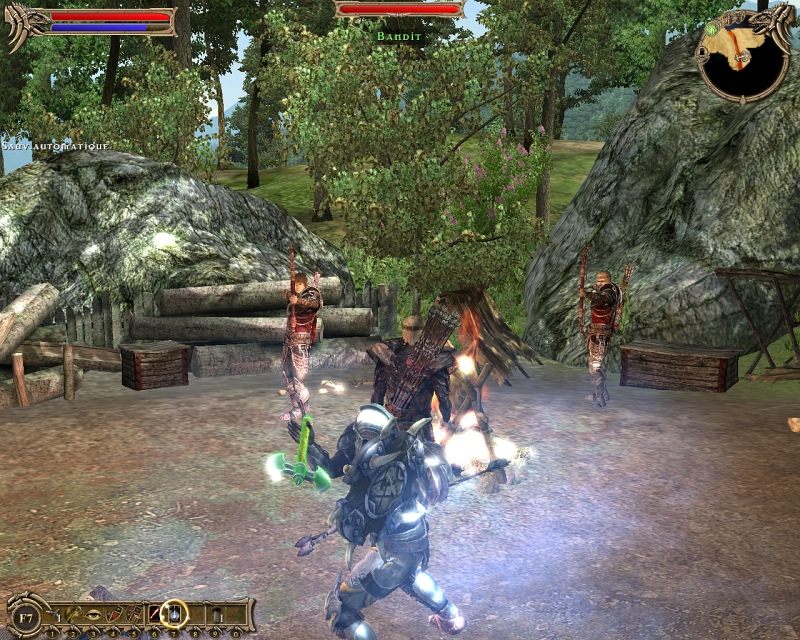Click the green glowing icon on minimap rim

(712, 30)
